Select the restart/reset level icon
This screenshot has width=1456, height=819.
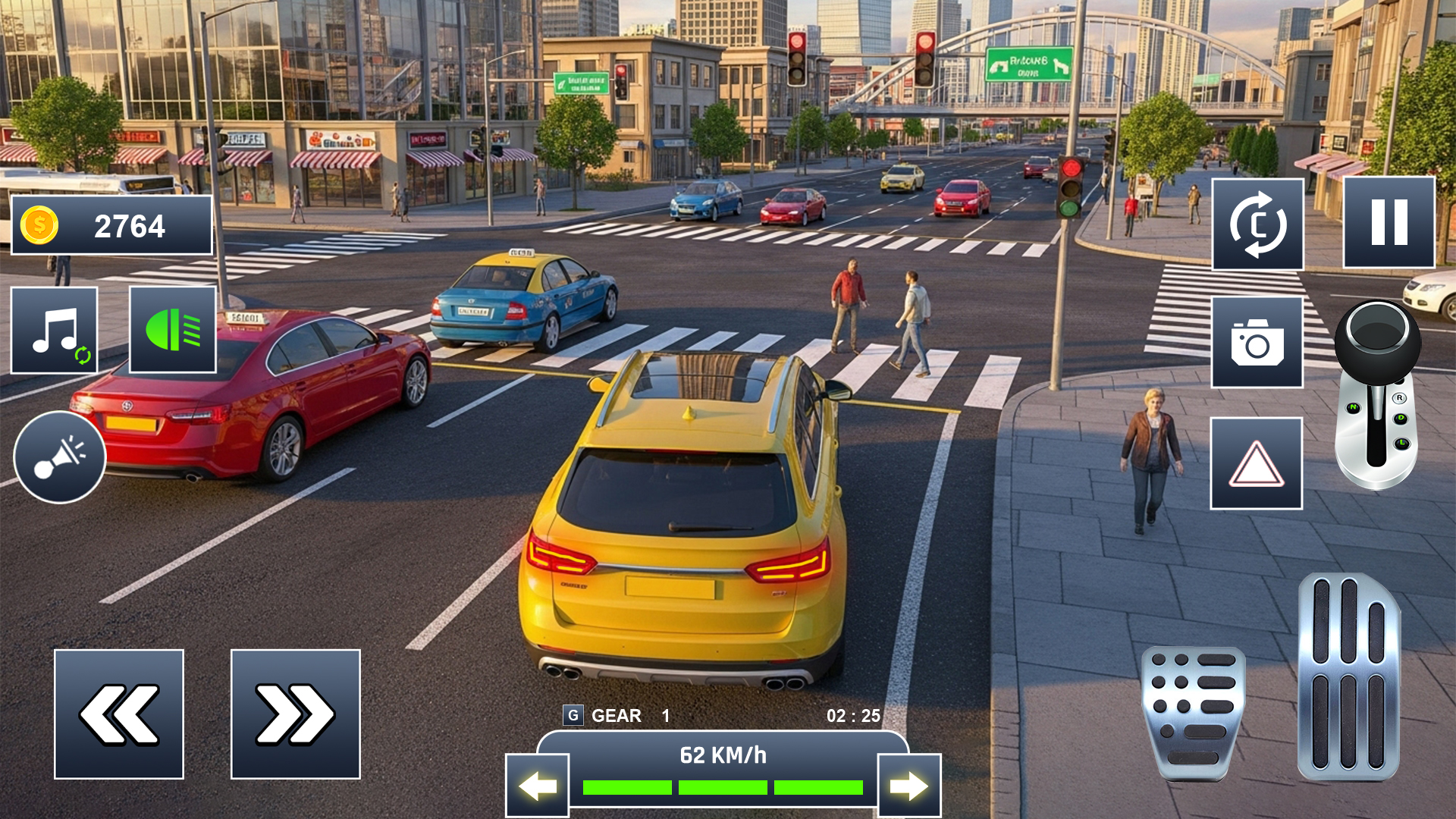coord(1257,222)
